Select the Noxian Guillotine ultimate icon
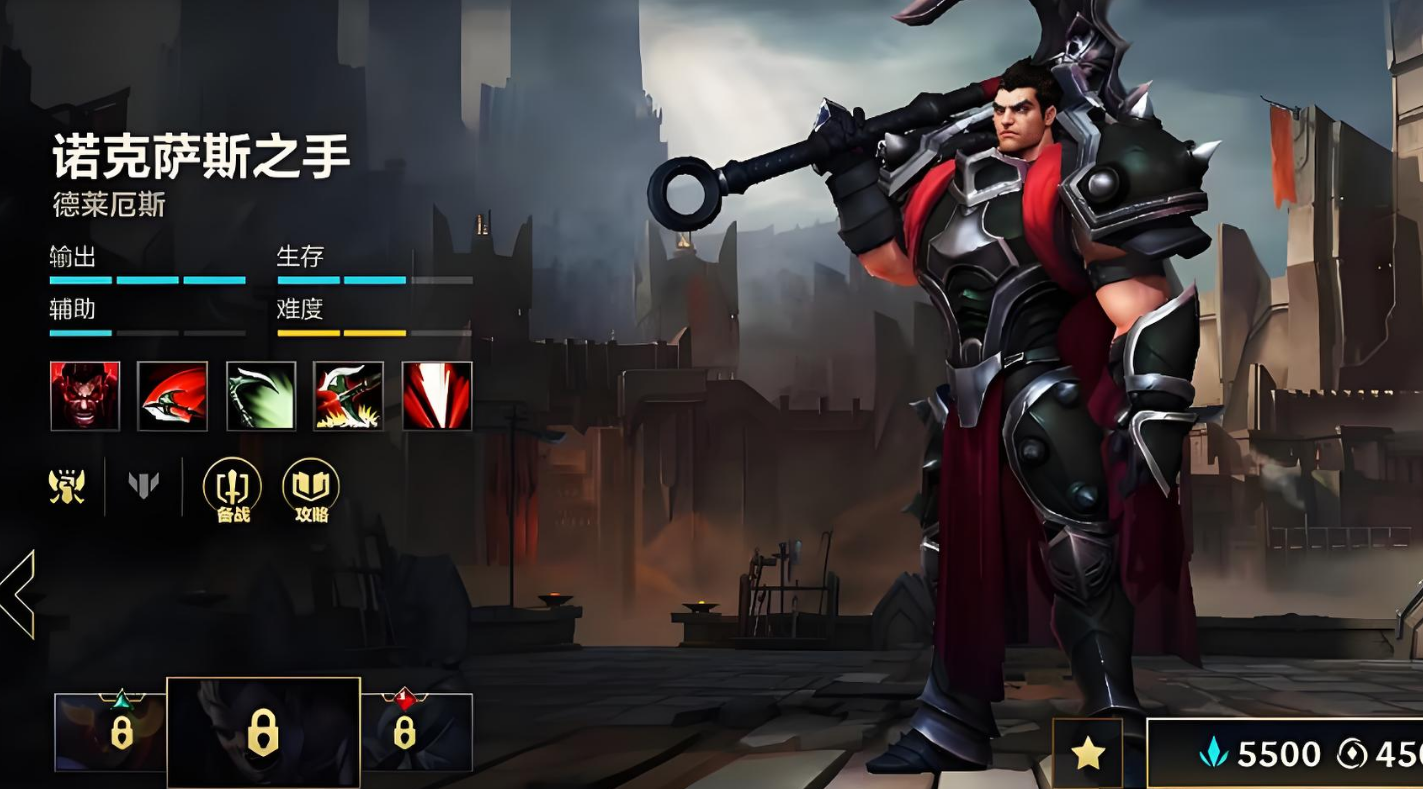The image size is (1423, 789). tap(437, 396)
